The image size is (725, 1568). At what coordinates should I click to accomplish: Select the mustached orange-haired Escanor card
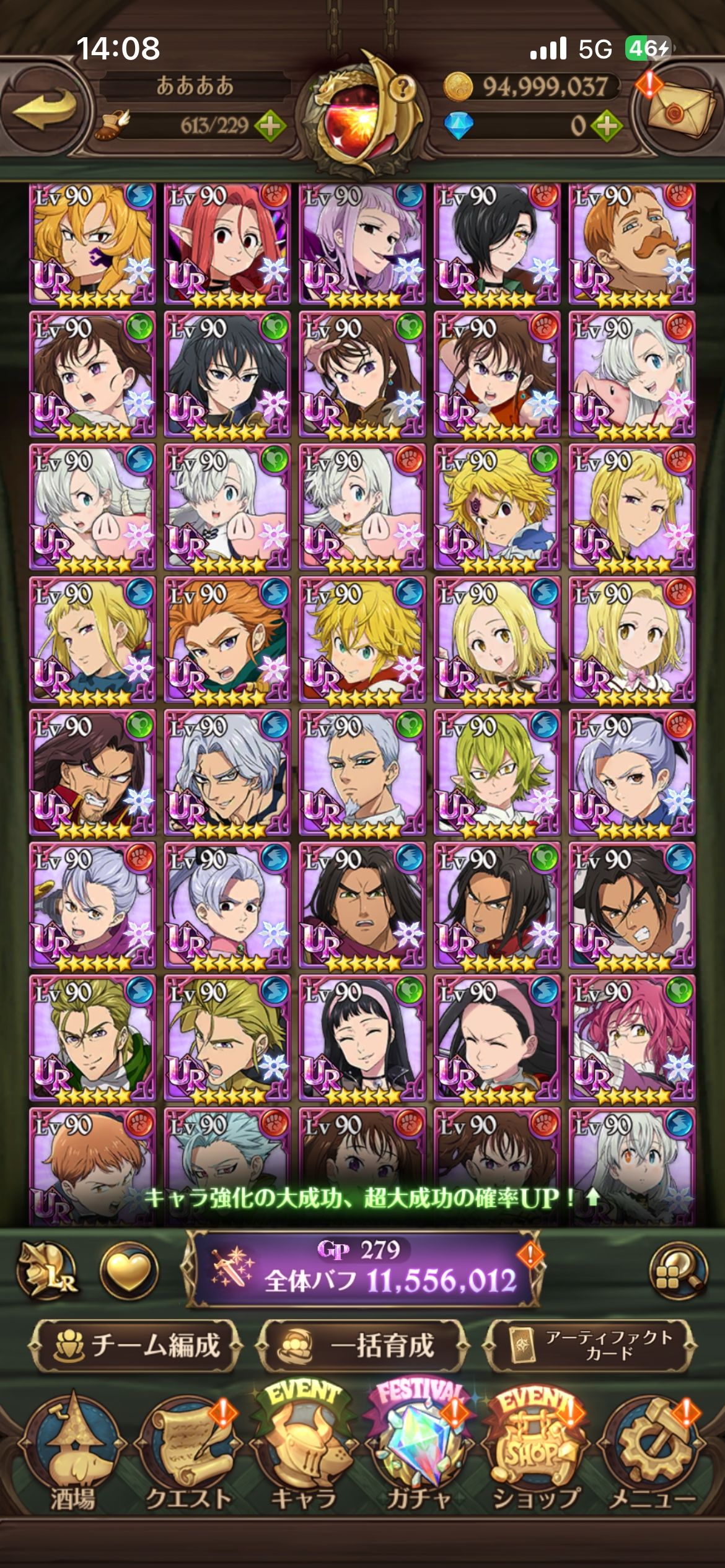pos(631,245)
